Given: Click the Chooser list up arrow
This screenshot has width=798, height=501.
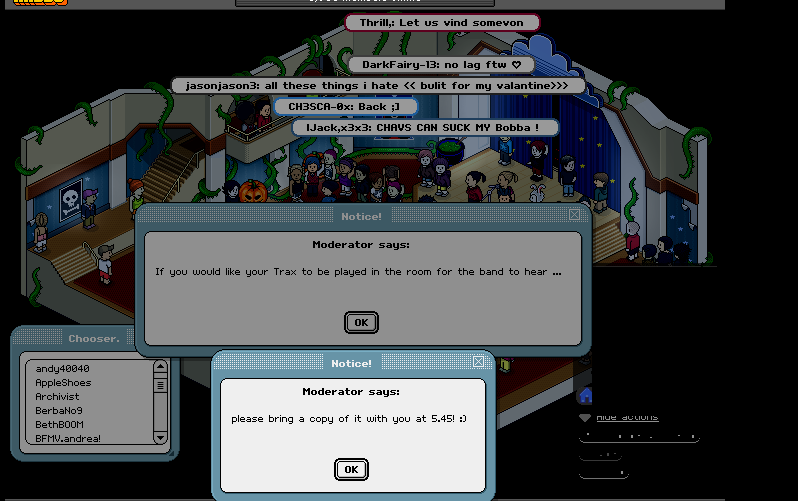Looking at the screenshot, I should (x=160, y=367).
